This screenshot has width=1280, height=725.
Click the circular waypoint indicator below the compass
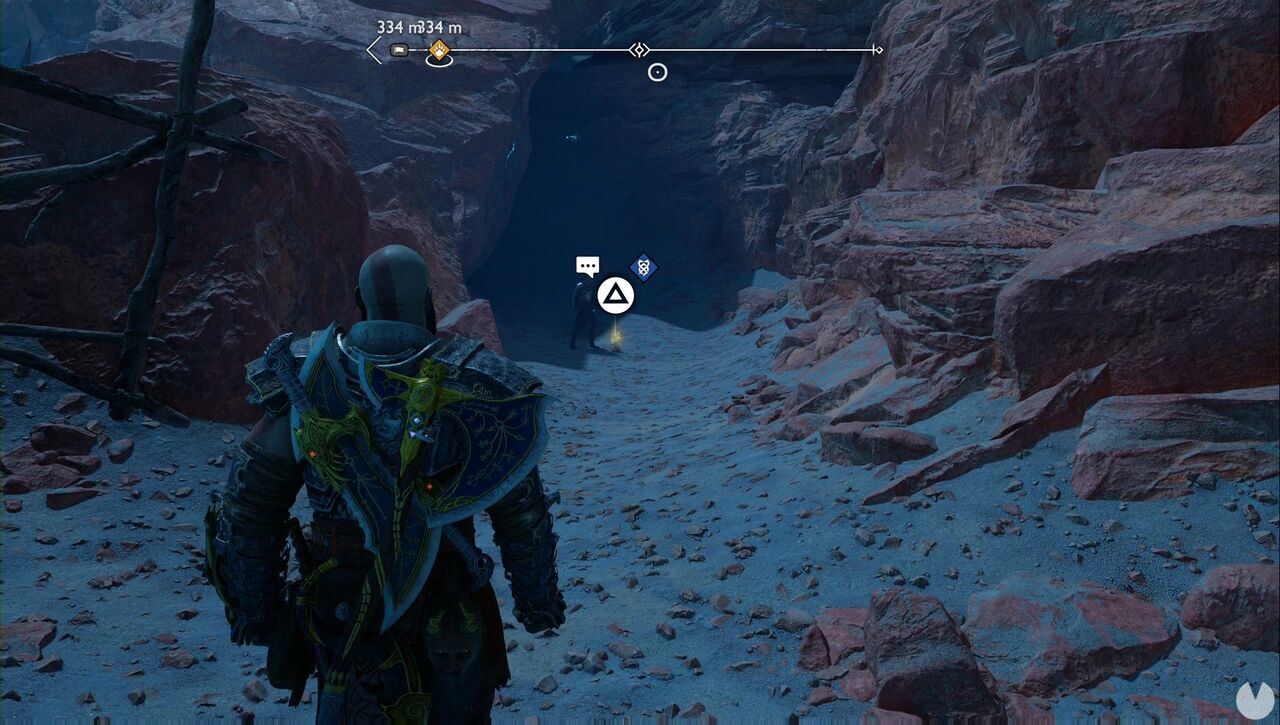(x=657, y=70)
